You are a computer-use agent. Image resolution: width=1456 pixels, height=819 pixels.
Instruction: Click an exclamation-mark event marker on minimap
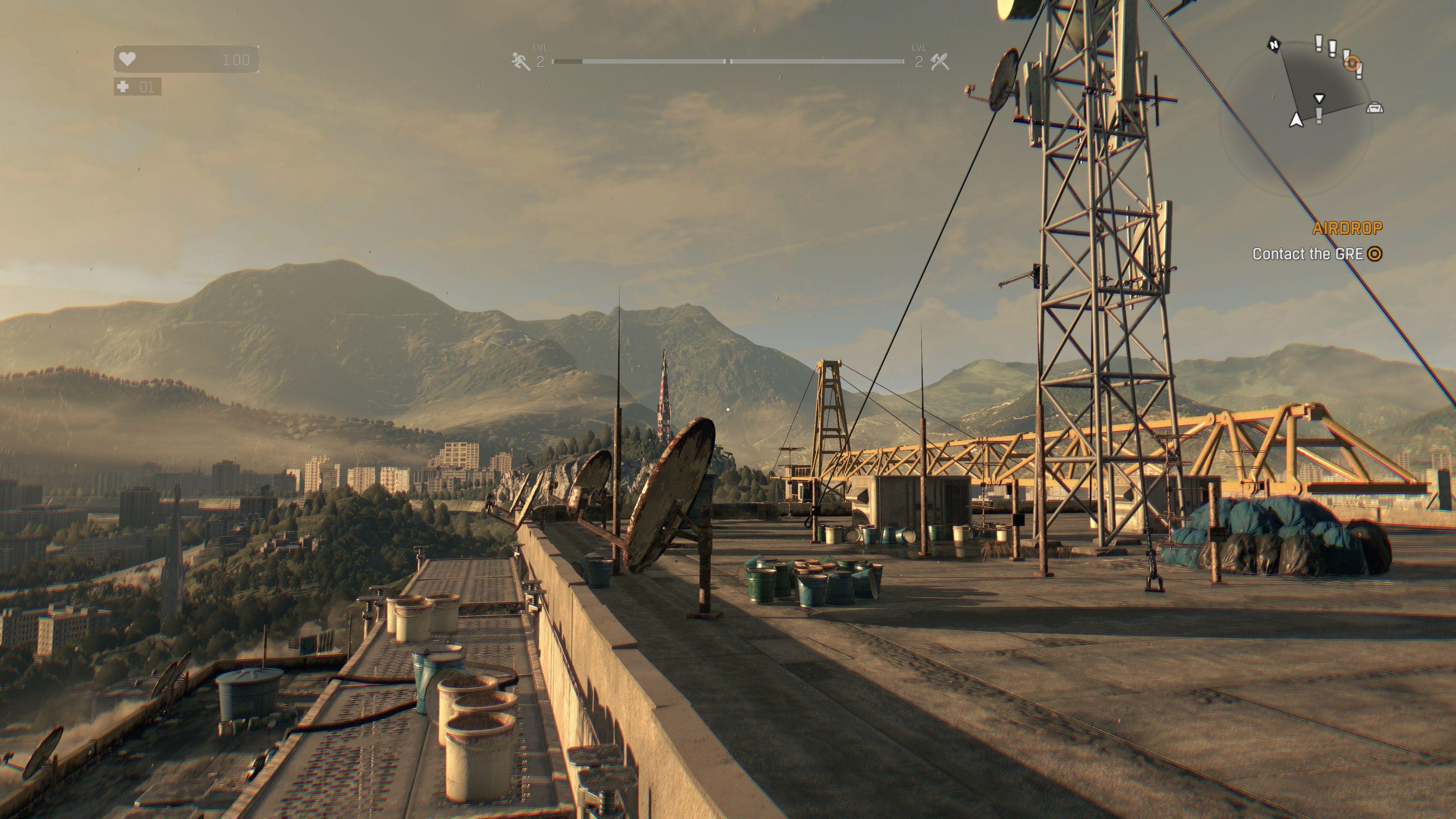tap(1319, 44)
